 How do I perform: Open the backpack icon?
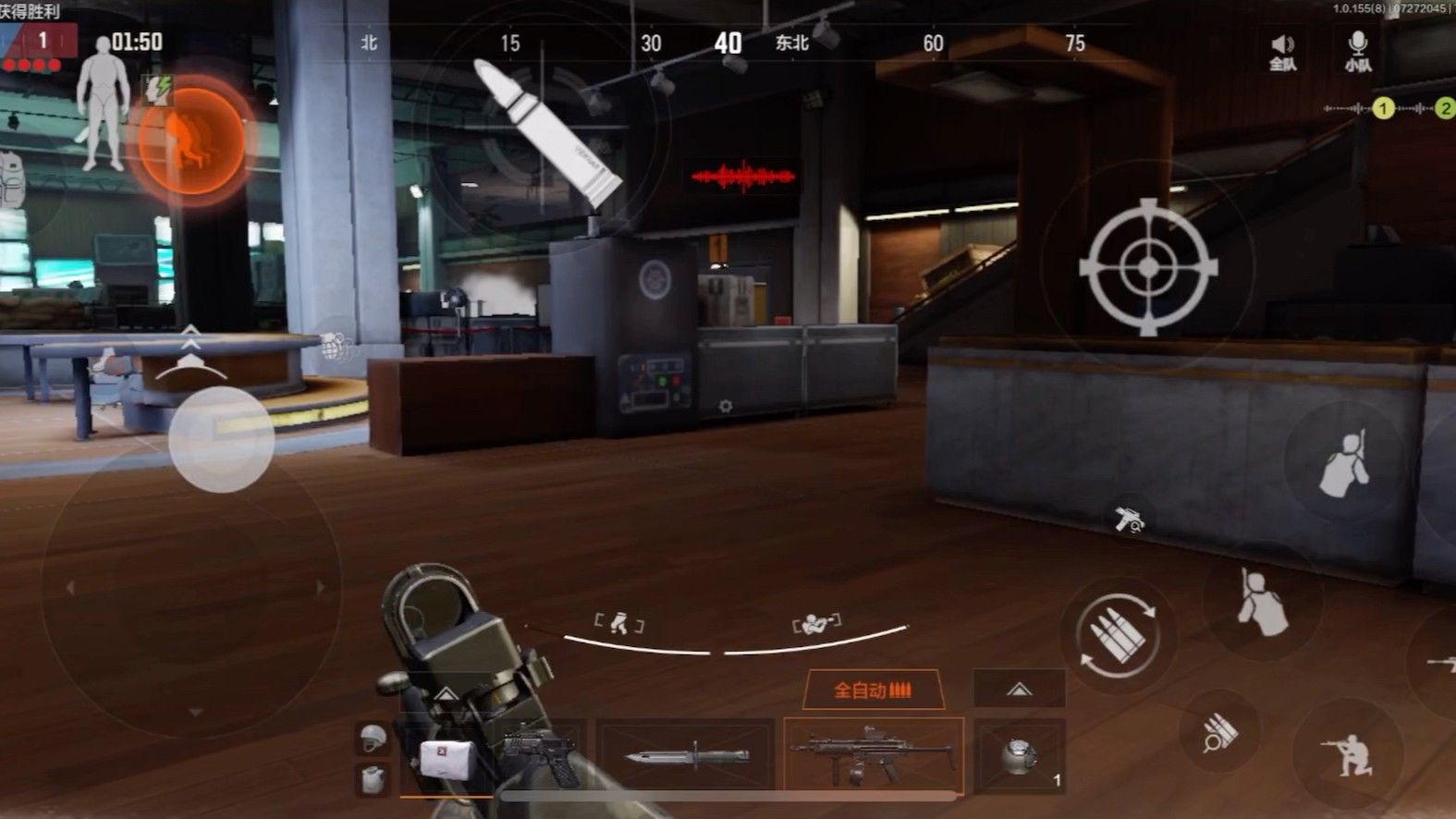(11, 181)
